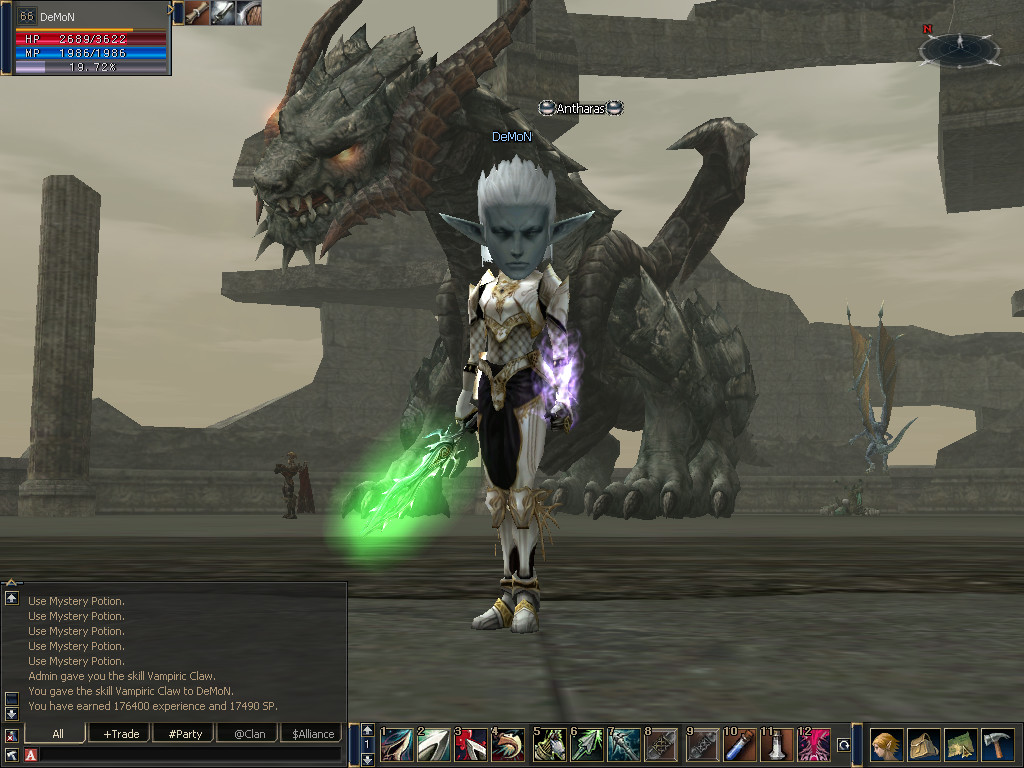Open the +Trade chat tab
The height and width of the screenshot is (768, 1024).
click(120, 734)
